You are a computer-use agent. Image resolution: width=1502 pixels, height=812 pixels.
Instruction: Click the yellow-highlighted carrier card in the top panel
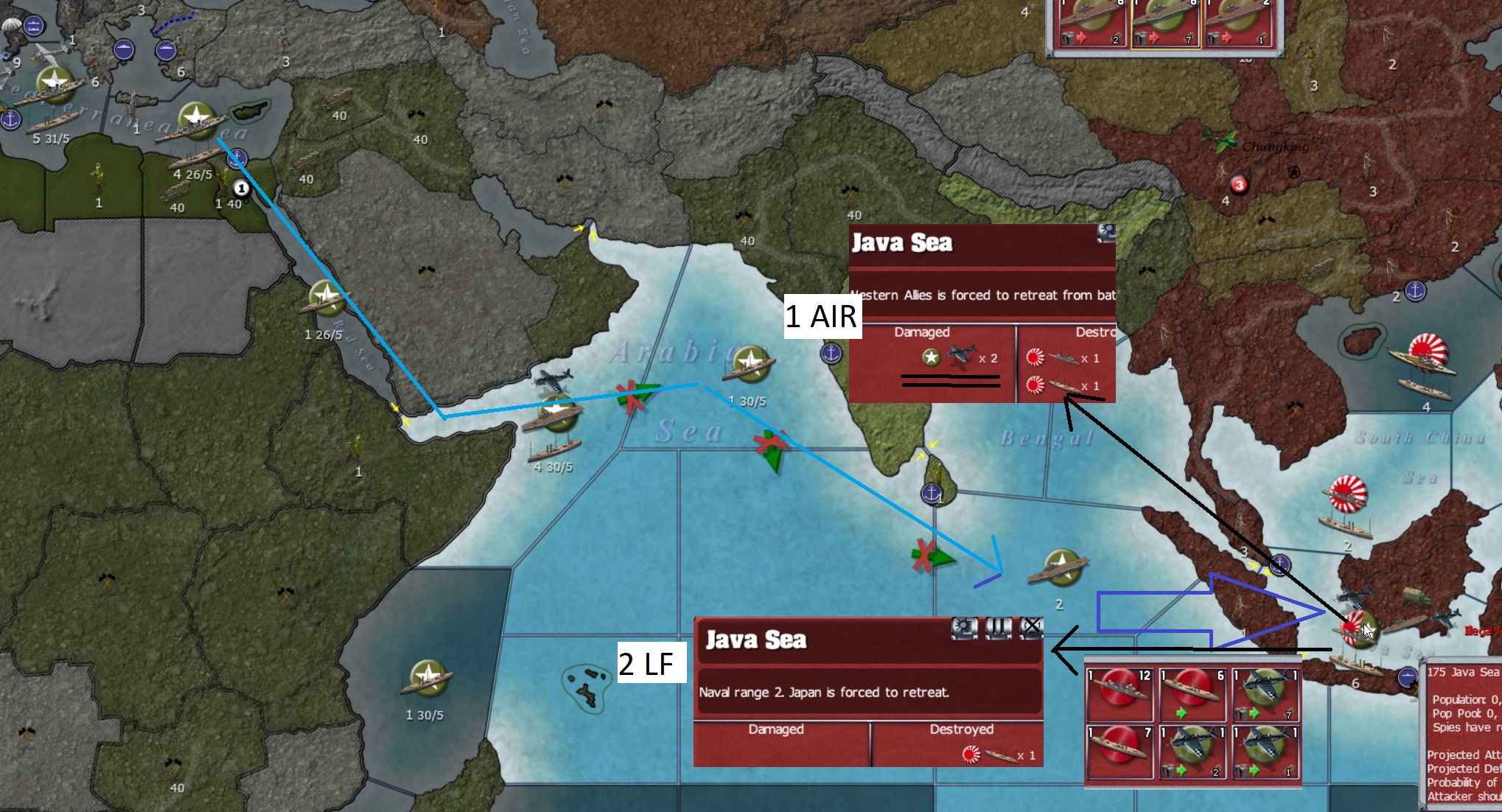(x=1164, y=22)
